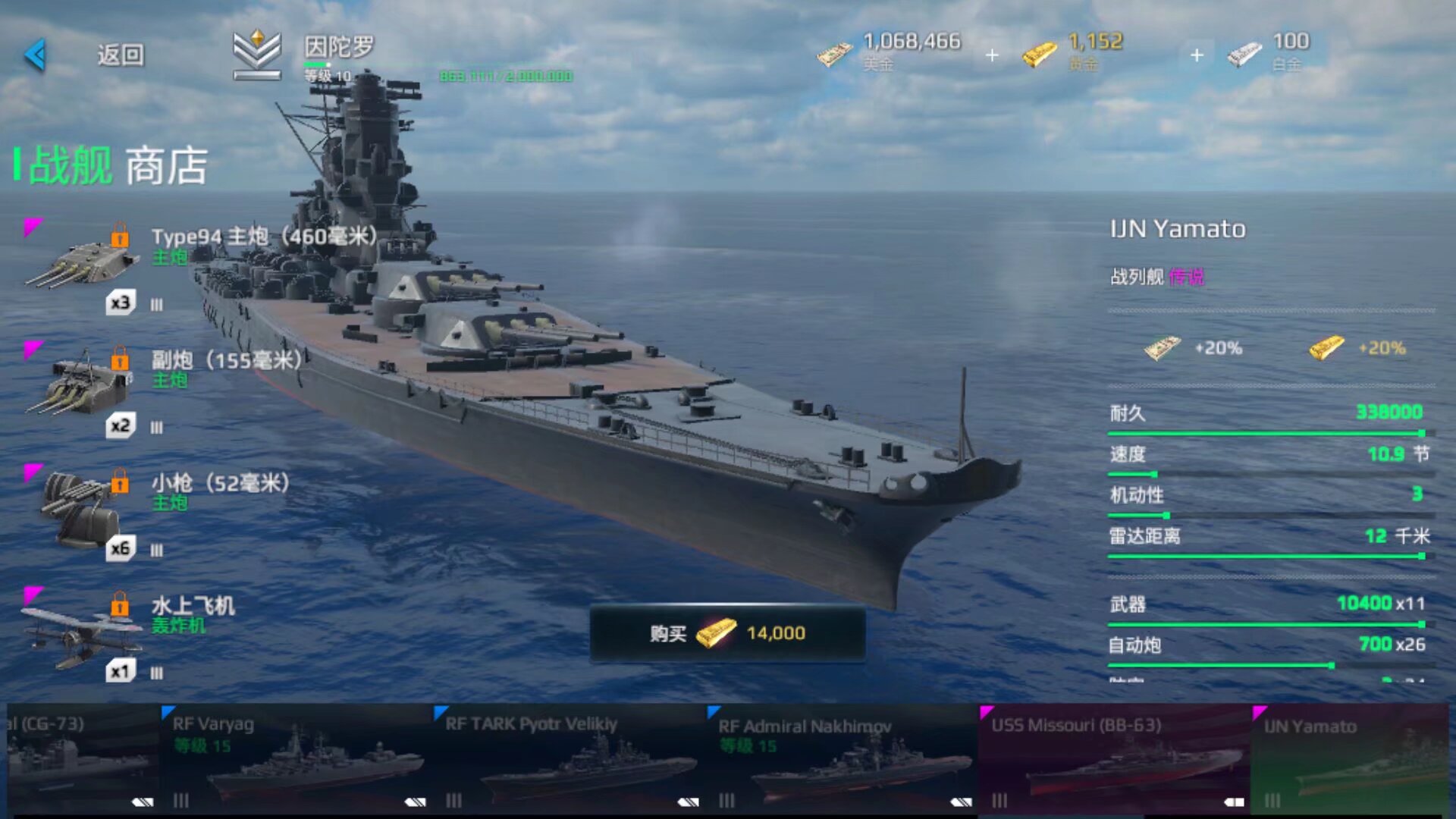Choose the IJN Yamato ship thumbnail

pos(1350,758)
